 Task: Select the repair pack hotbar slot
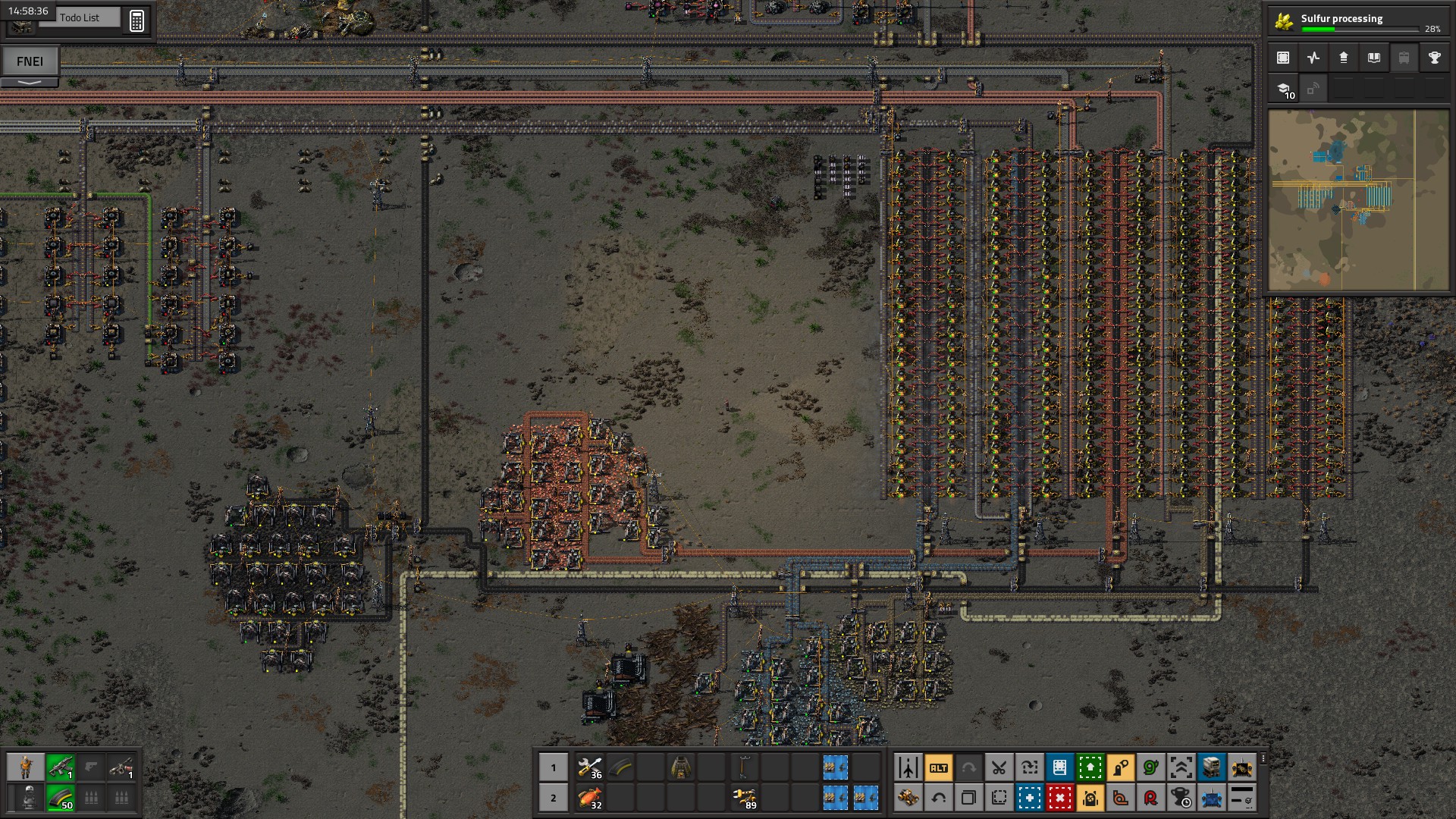click(590, 767)
